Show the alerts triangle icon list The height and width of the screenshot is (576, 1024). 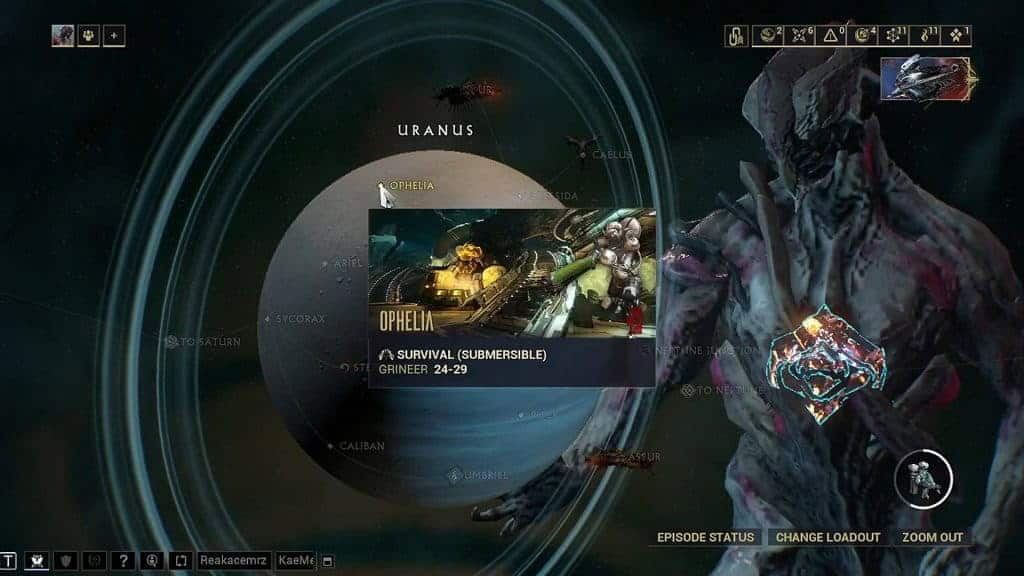click(x=829, y=37)
